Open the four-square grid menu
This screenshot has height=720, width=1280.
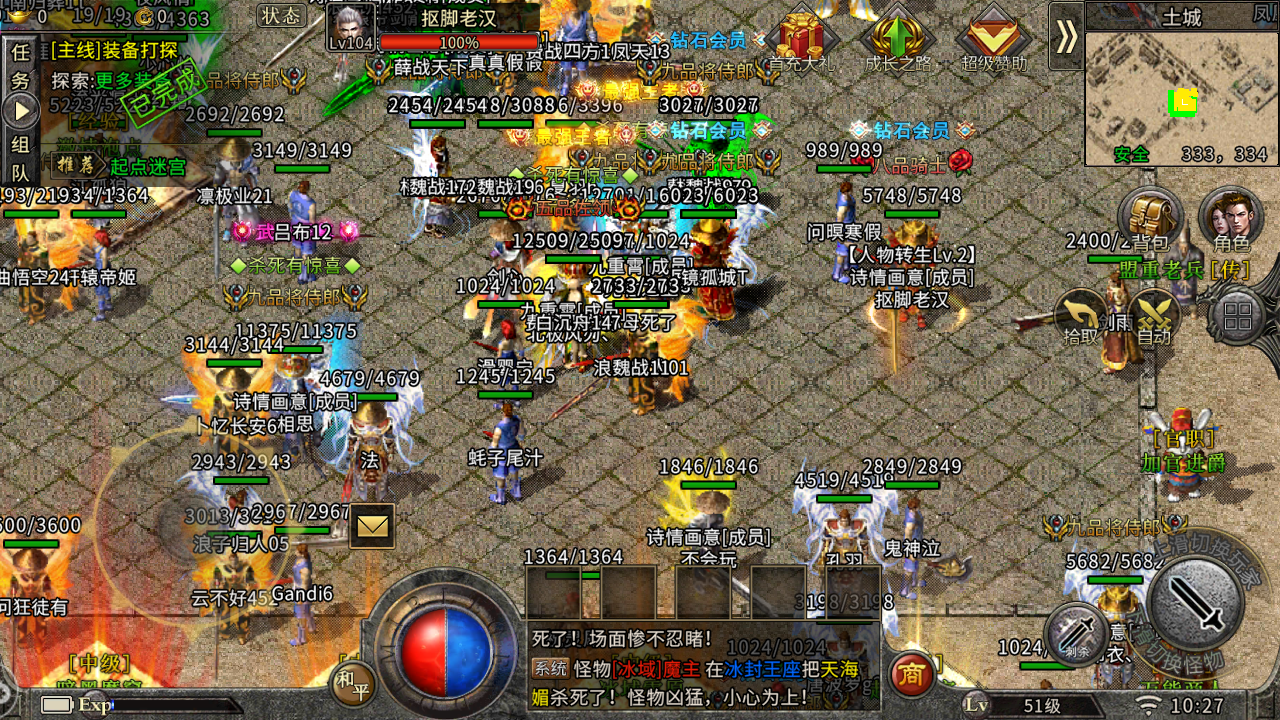[x=1238, y=317]
